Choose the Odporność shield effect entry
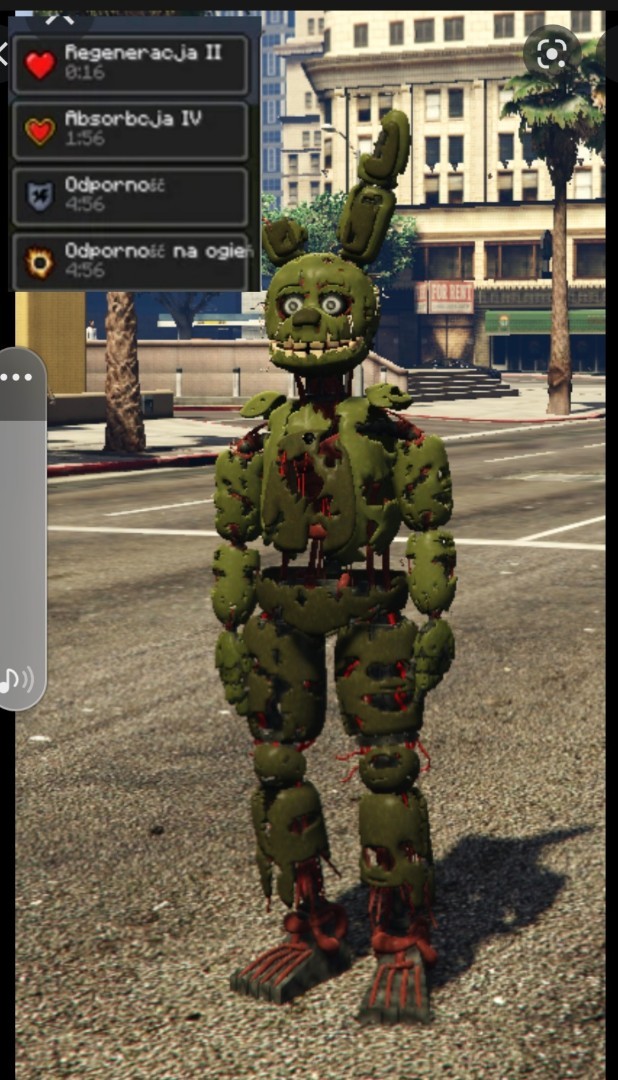 point(130,196)
